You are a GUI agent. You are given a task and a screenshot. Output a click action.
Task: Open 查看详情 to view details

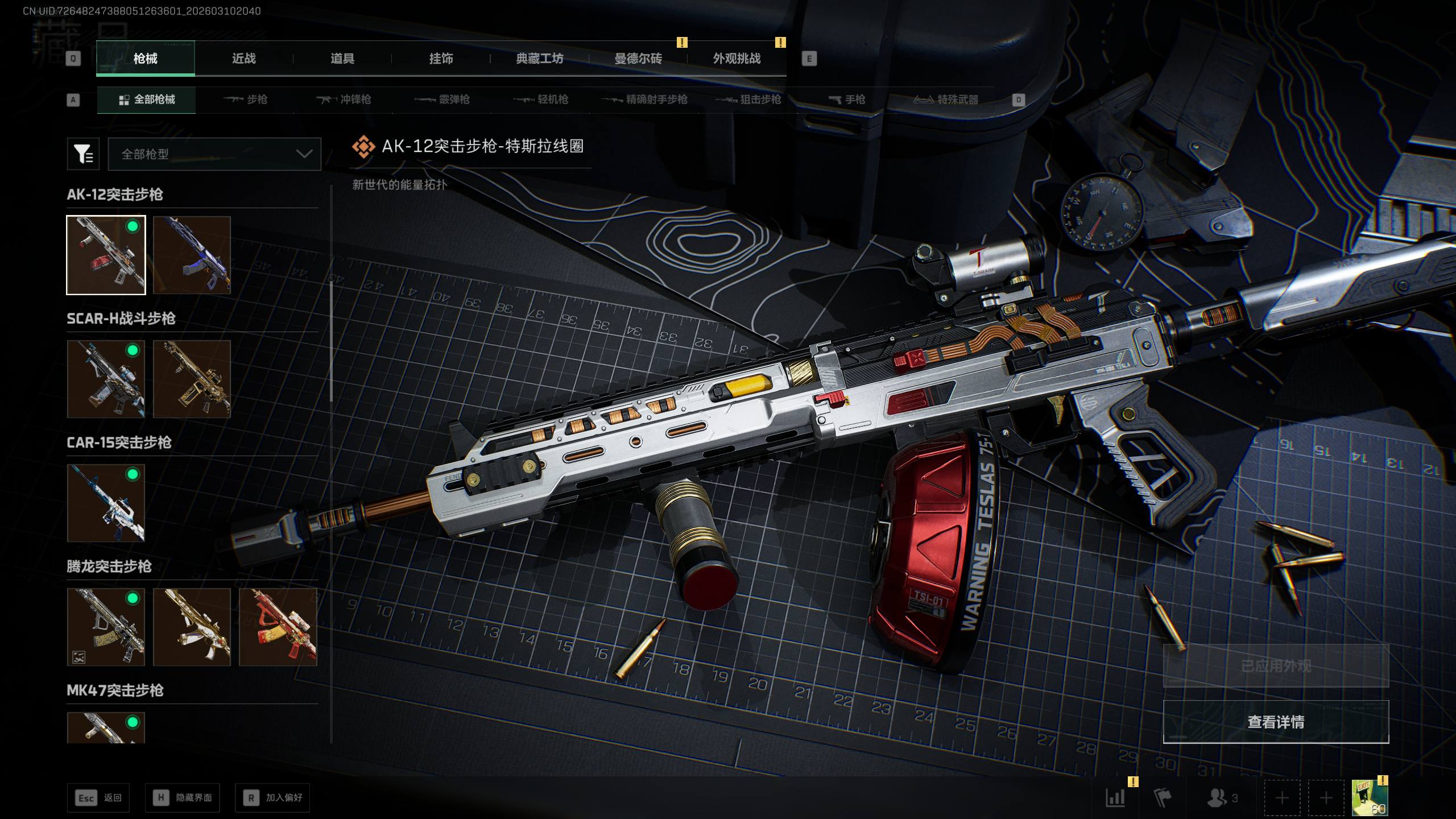coord(1276,722)
